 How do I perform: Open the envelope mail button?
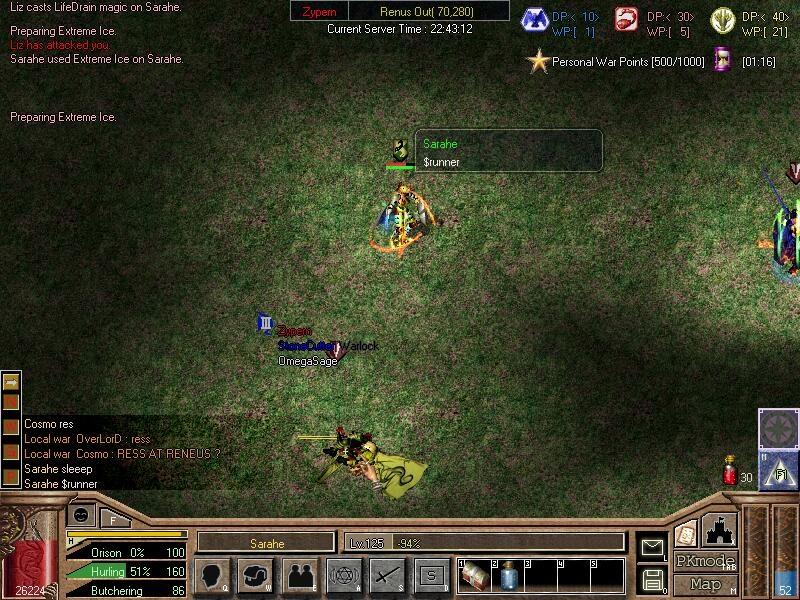pos(652,546)
